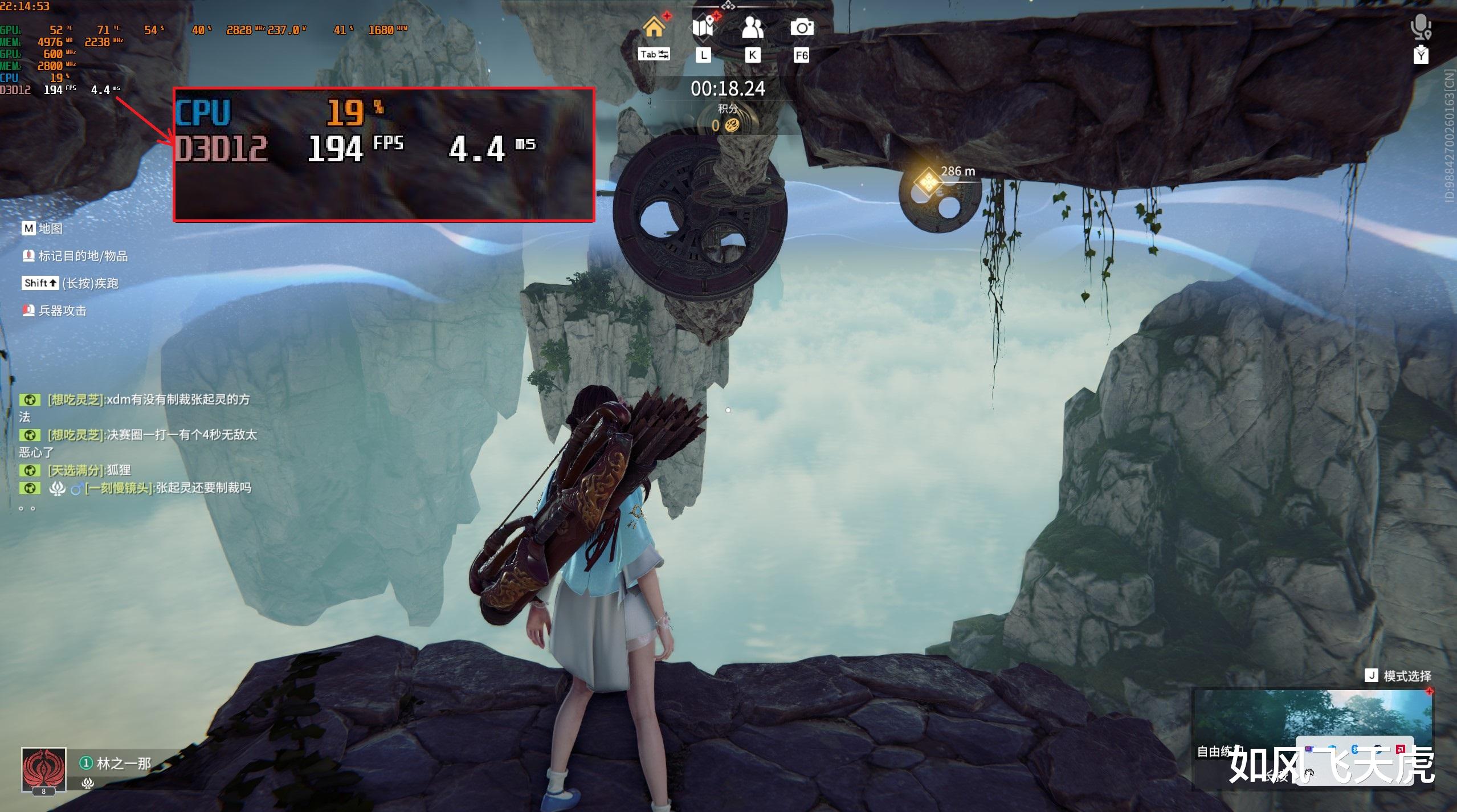Select player name 林之一那 in the team panel
Viewport: 1457px width, 812px height.
click(x=124, y=763)
